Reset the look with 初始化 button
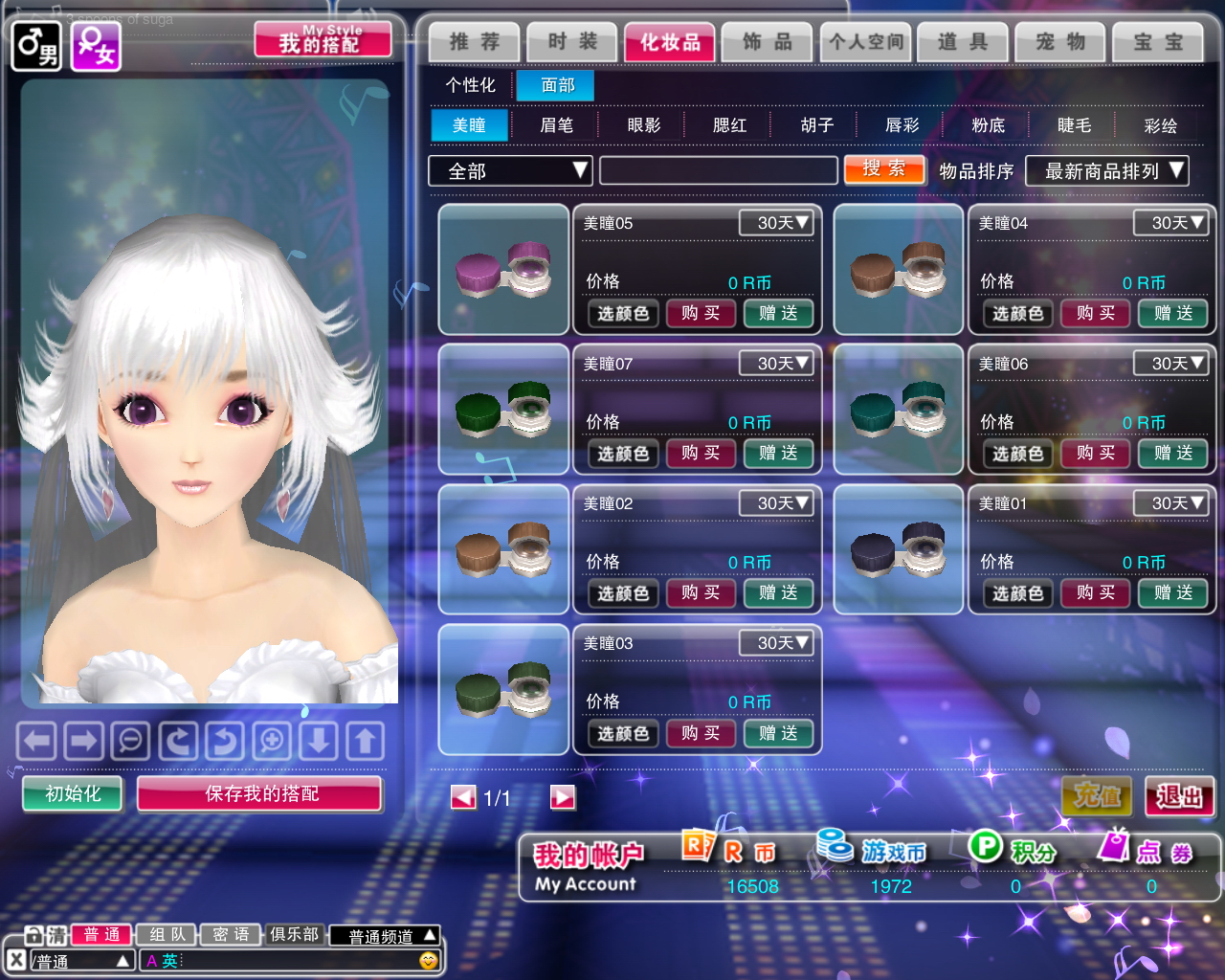The width and height of the screenshot is (1225, 980). pos(73,793)
